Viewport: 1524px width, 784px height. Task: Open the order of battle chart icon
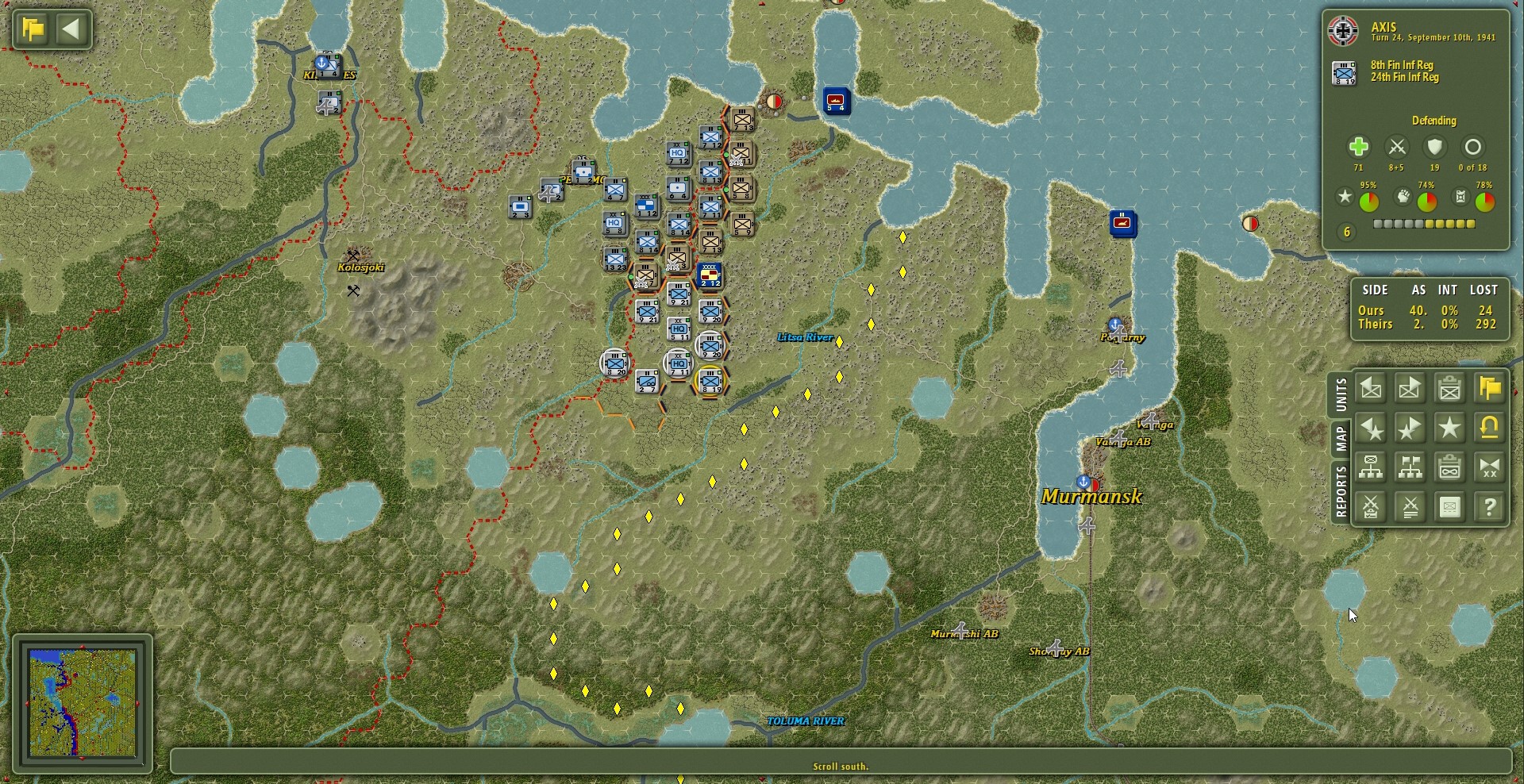pos(1371,468)
